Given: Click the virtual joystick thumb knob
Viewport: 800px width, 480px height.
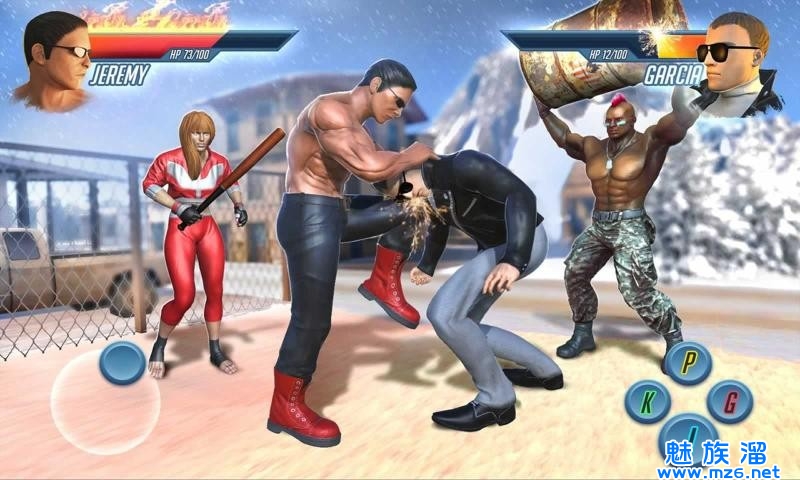Looking at the screenshot, I should [124, 363].
